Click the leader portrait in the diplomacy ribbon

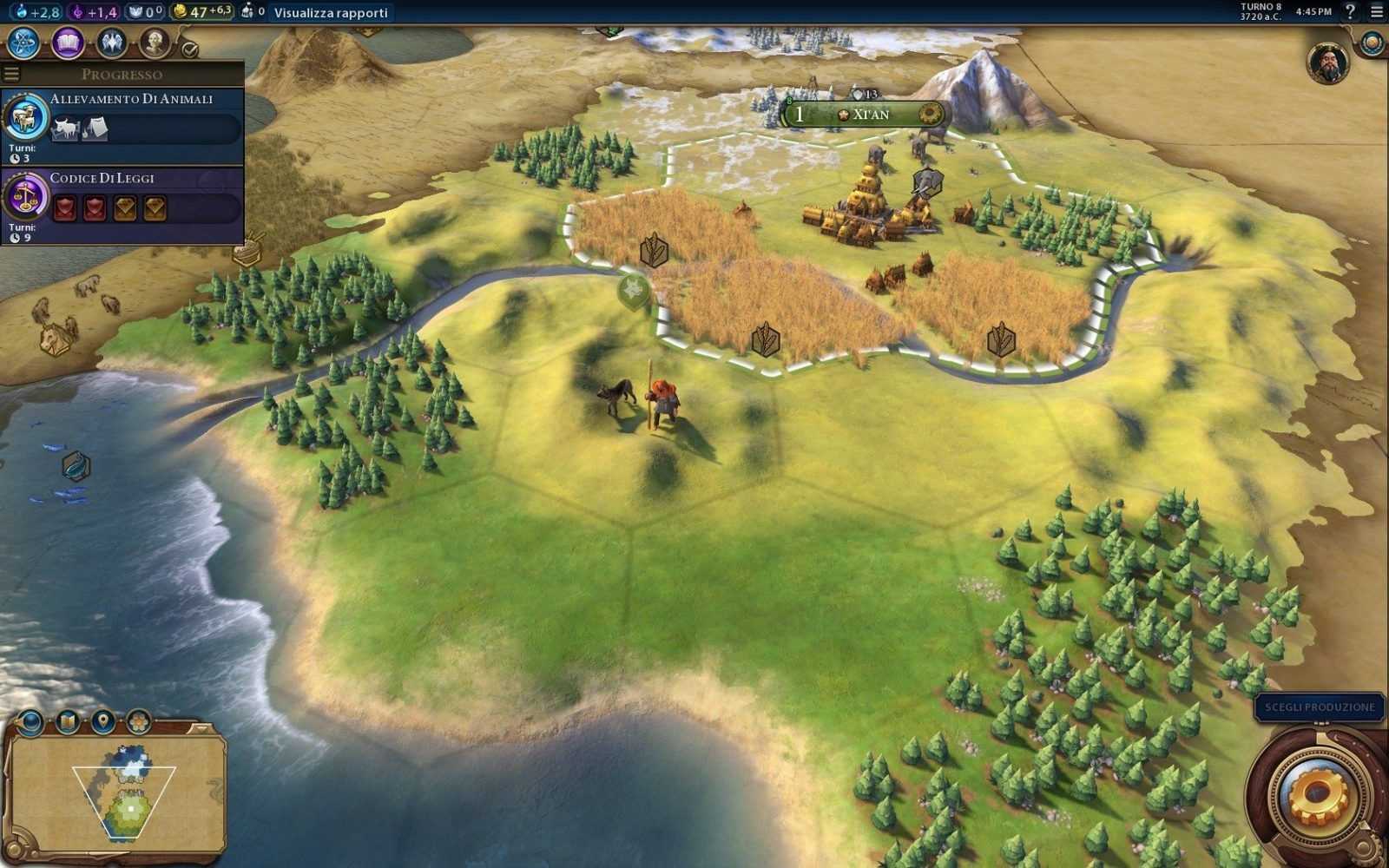click(x=1327, y=62)
